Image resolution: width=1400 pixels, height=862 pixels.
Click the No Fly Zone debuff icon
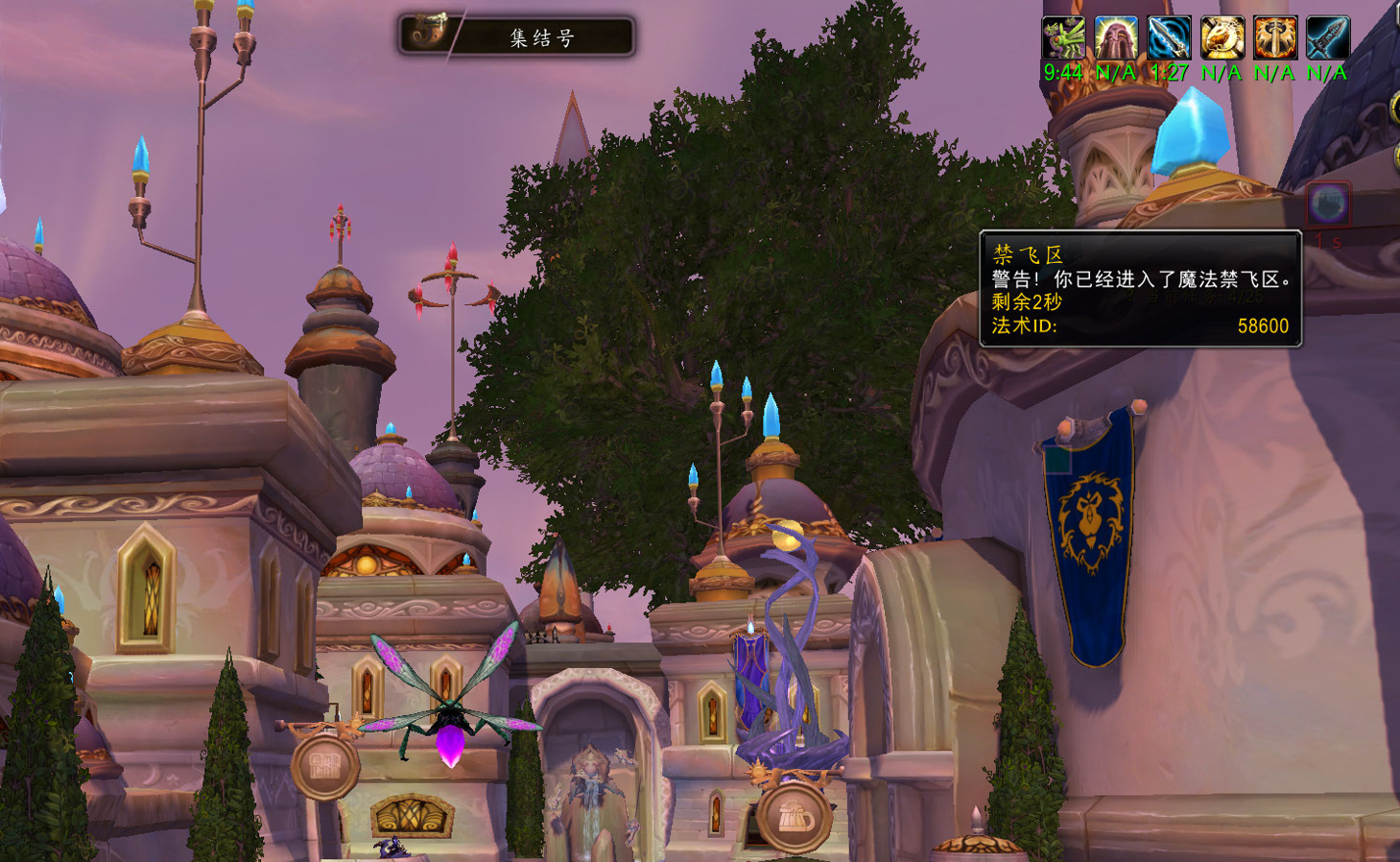pos(1329,204)
